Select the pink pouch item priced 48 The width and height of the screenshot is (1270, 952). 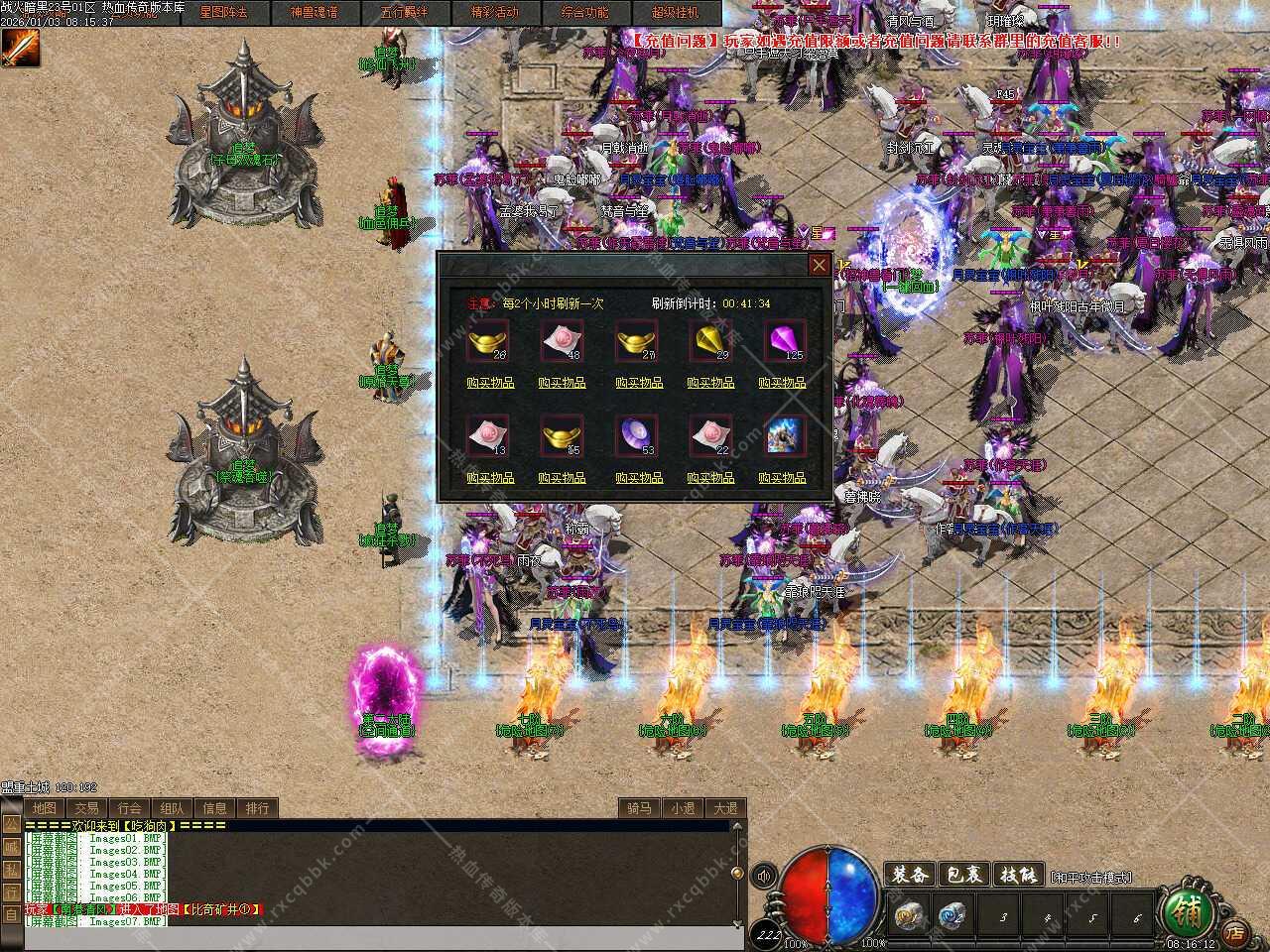[562, 341]
